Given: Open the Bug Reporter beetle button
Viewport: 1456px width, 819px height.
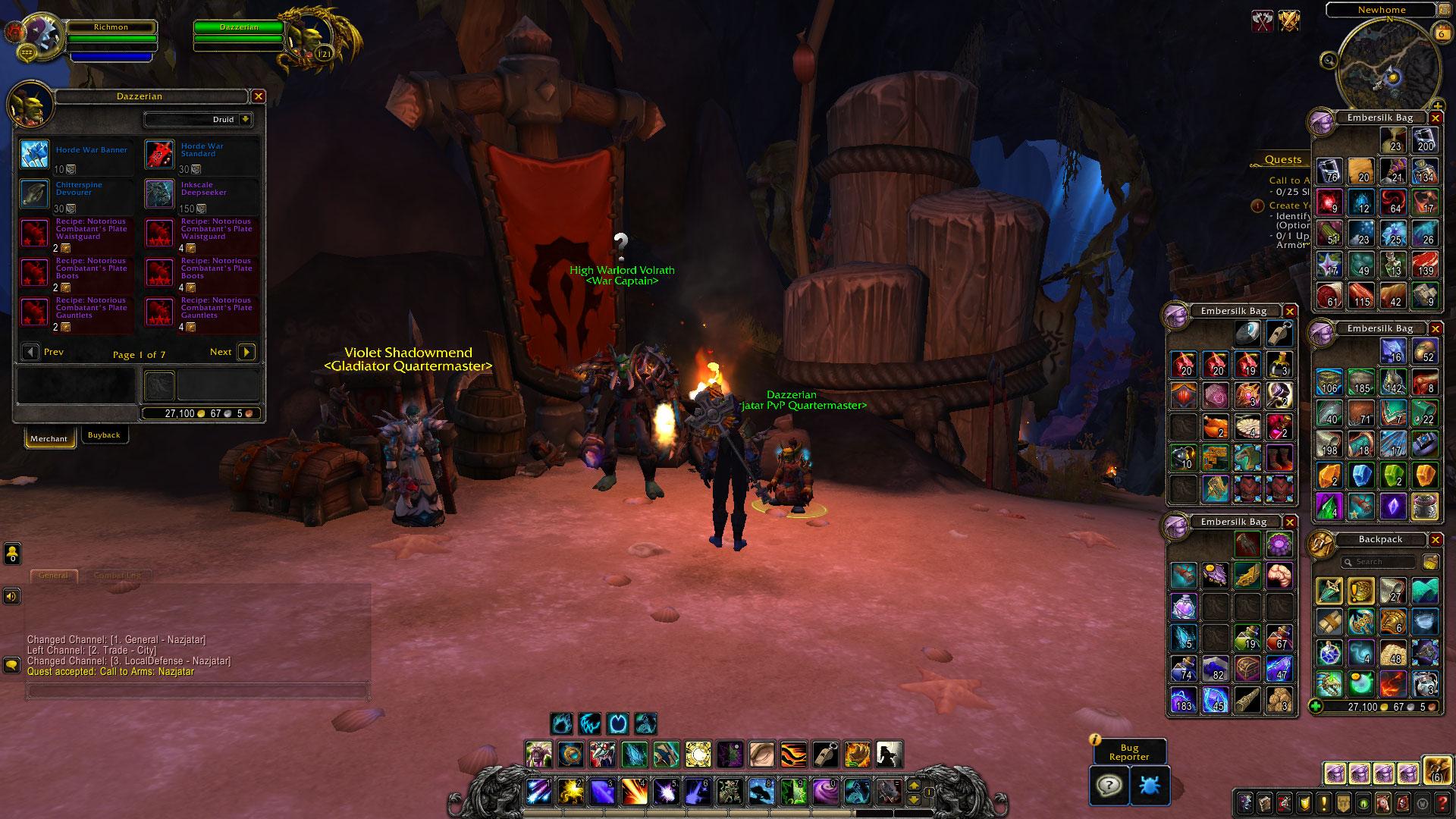Looking at the screenshot, I should [x=1150, y=786].
